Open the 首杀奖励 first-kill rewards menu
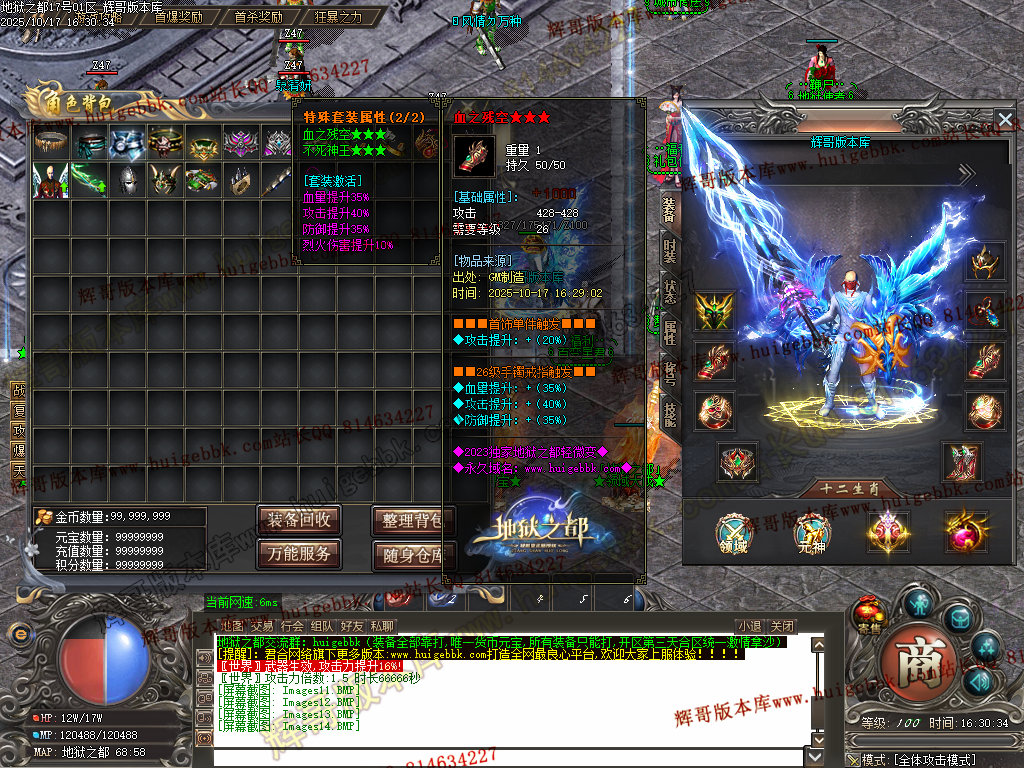The image size is (1024, 768). (x=258, y=17)
